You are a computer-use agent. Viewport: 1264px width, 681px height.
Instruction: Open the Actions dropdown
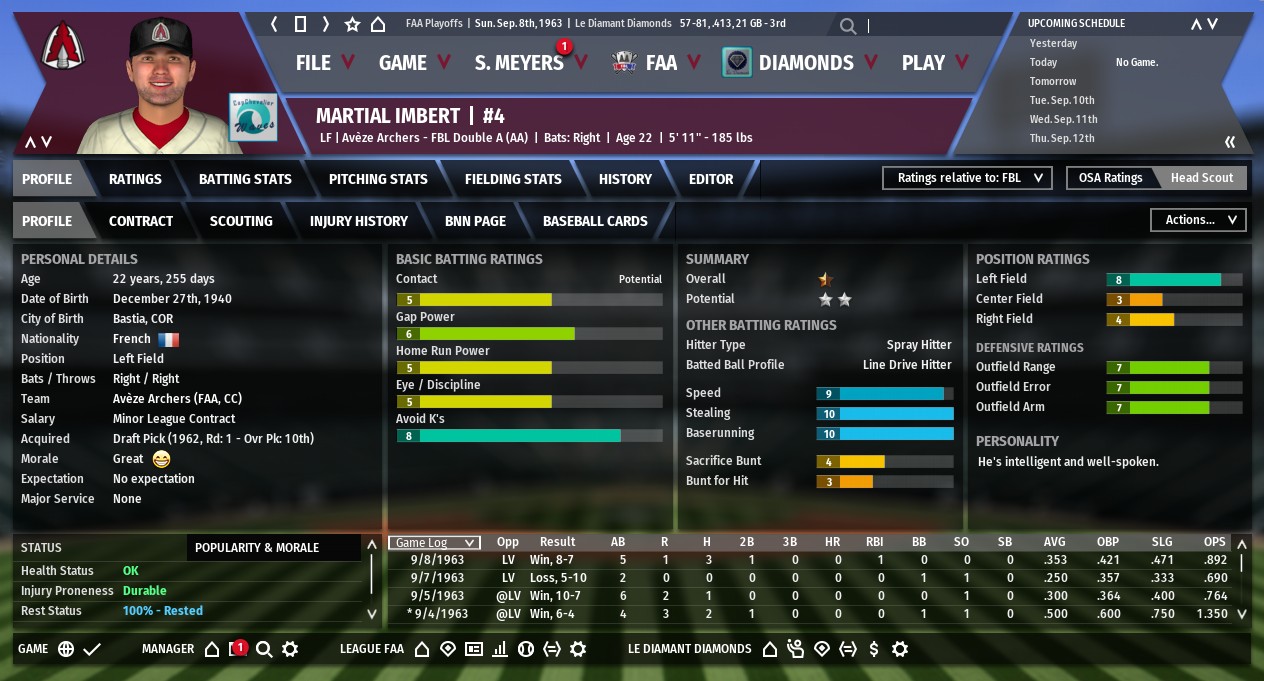1198,220
